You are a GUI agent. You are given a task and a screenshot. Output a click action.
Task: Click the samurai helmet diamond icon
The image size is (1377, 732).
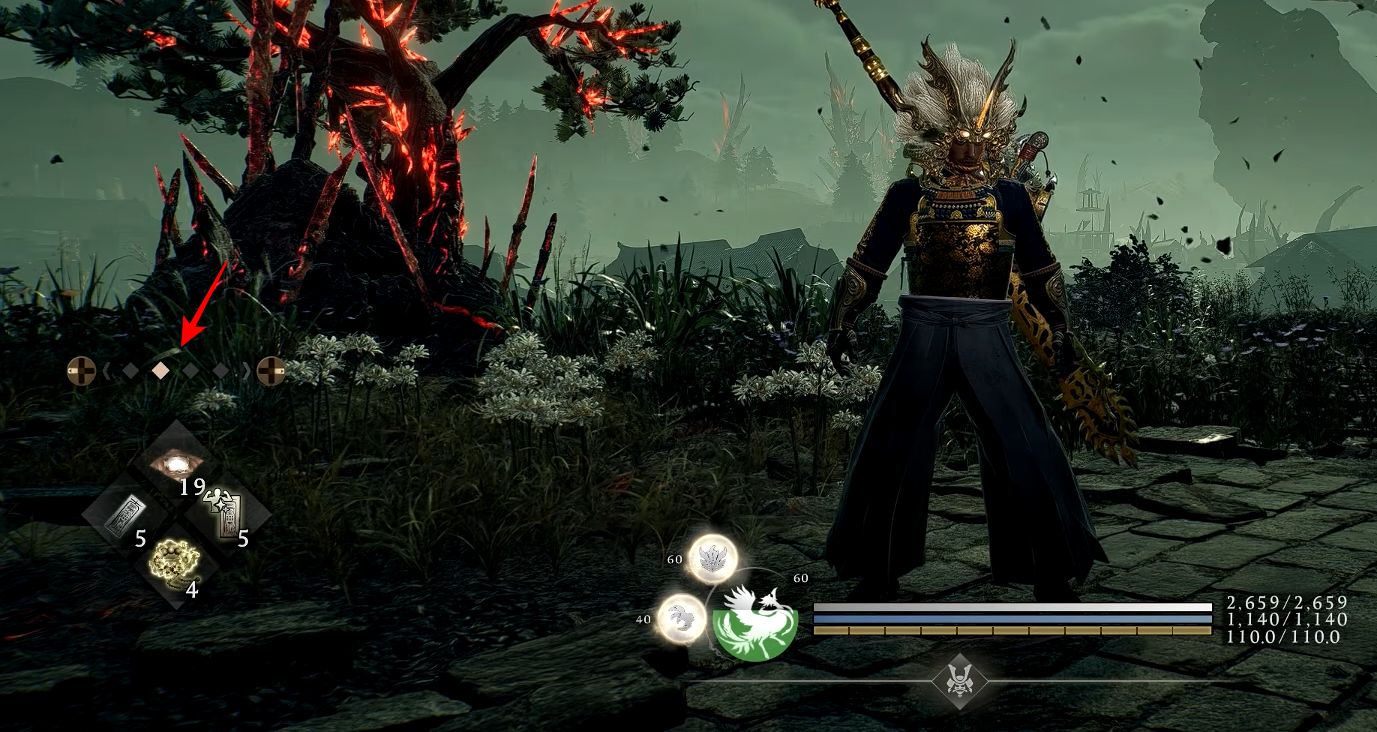[x=960, y=682]
